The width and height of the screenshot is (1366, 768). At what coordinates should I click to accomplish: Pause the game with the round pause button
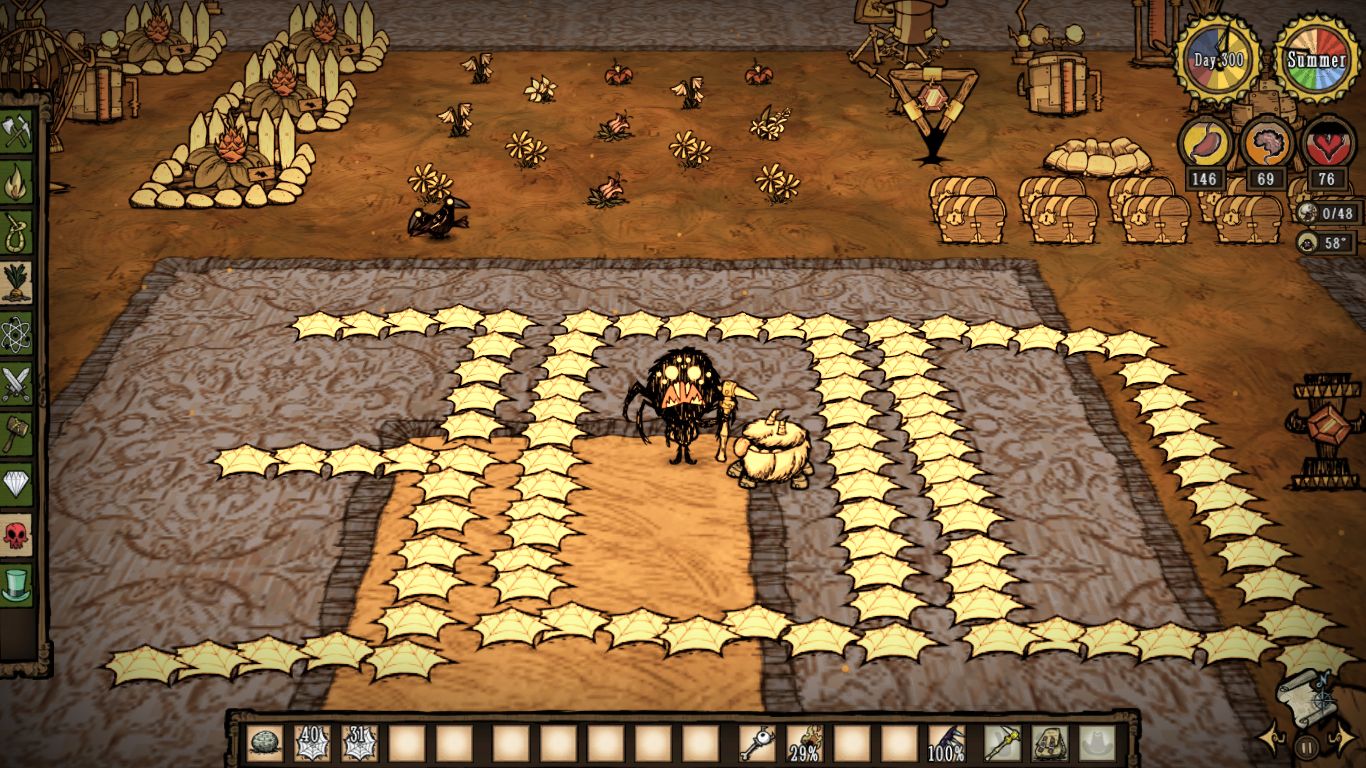[x=1306, y=746]
